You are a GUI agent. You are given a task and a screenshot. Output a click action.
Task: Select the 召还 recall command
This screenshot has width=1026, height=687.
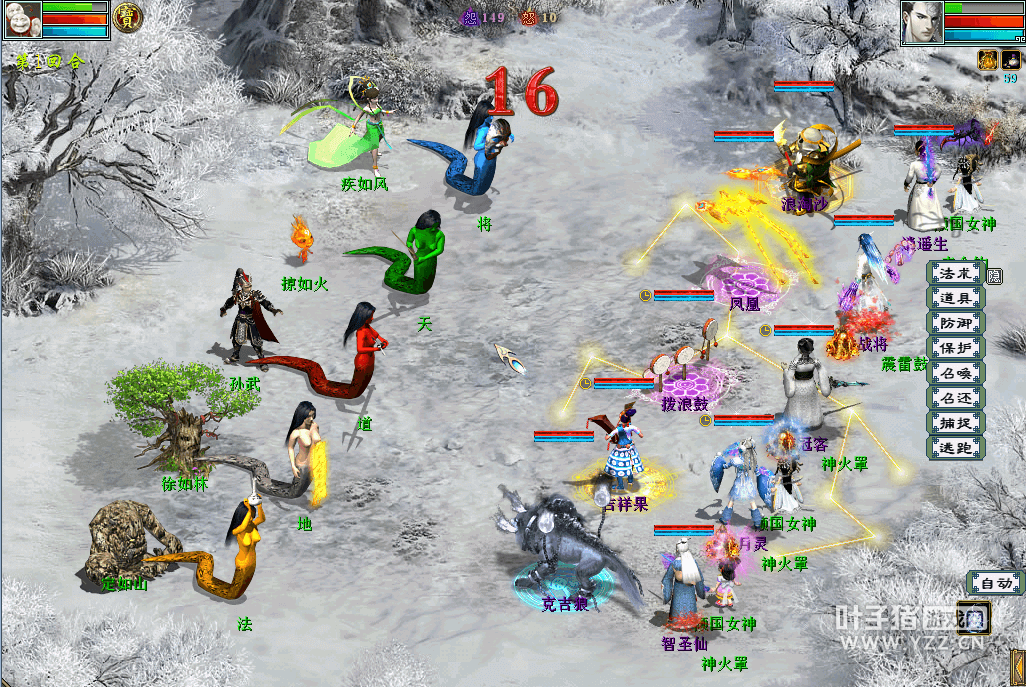(x=955, y=398)
